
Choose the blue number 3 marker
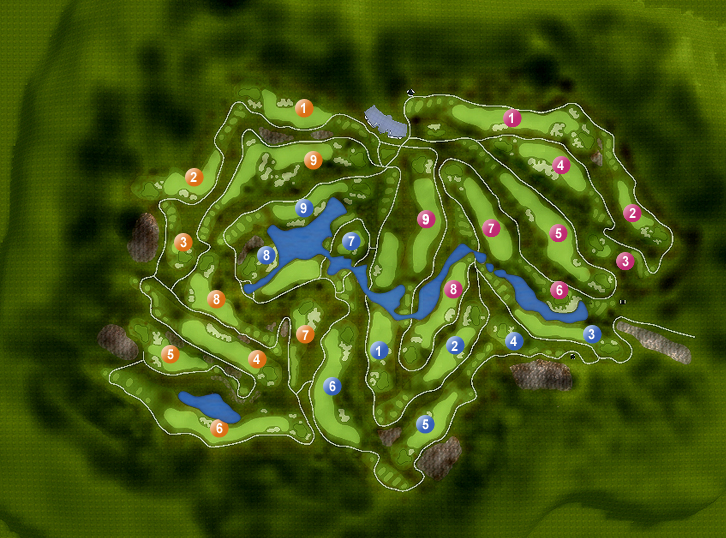coord(591,334)
